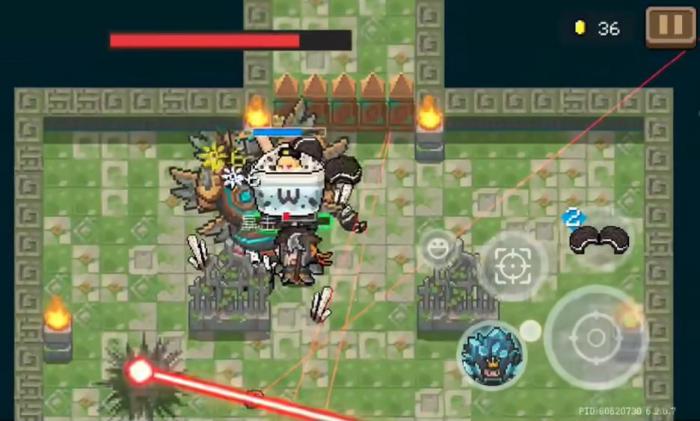The width and height of the screenshot is (700, 421).
Task: Open the smiley face emote button
Action: [437, 246]
